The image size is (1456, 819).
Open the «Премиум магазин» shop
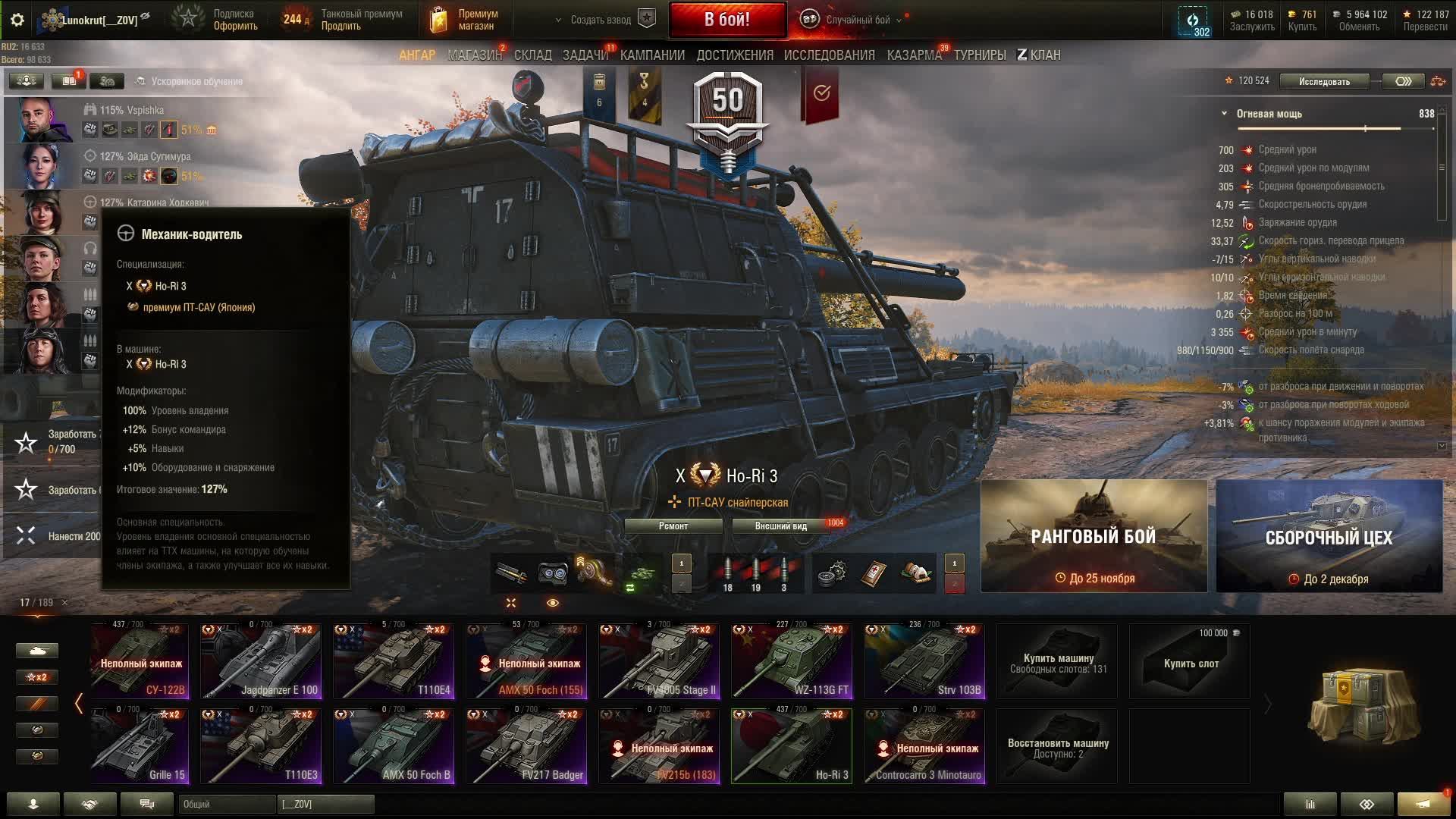point(464,20)
